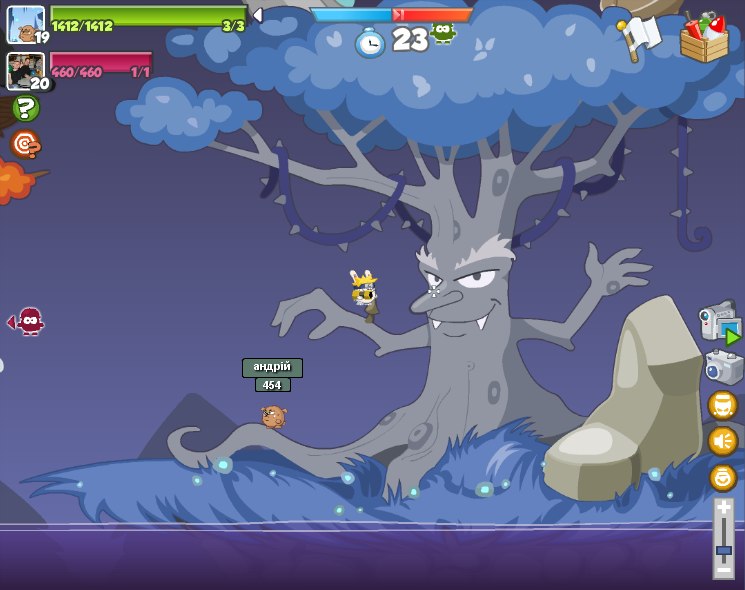Click the blue zoom slider handle
This screenshot has width=745, height=590.
[x=723, y=550]
